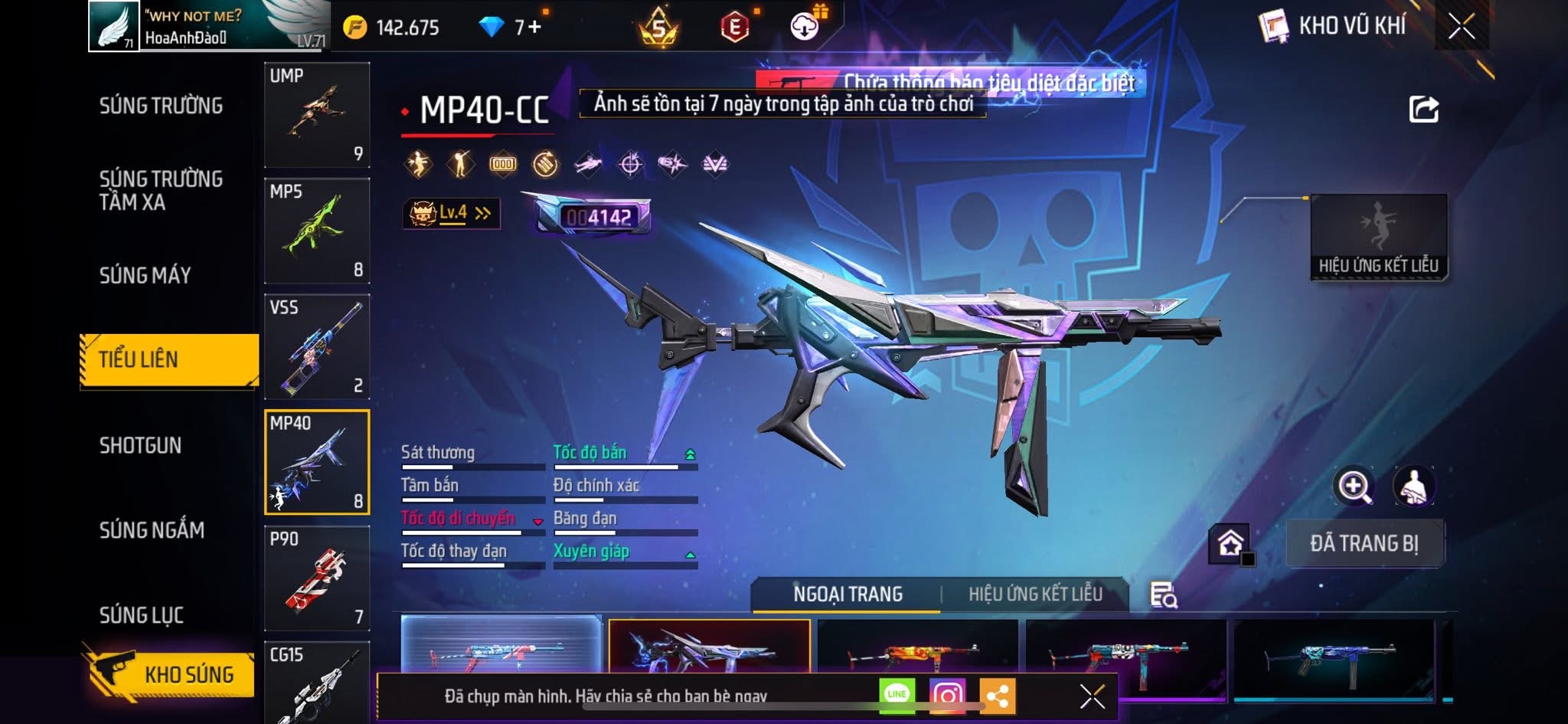Click the share arrow icon
1568x724 pixels.
coord(1423,110)
